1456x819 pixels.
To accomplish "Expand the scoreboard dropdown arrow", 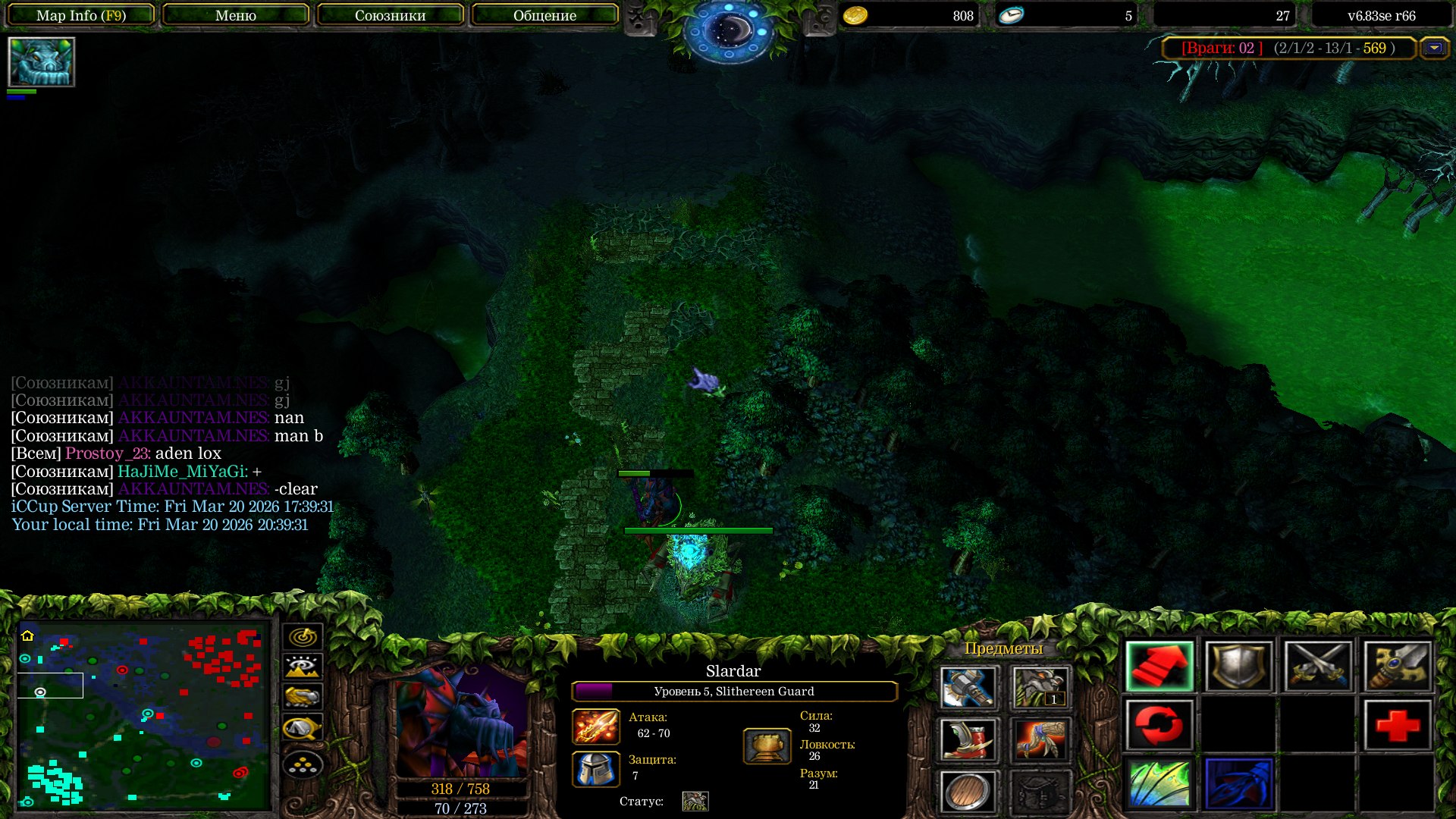I will point(1433,48).
